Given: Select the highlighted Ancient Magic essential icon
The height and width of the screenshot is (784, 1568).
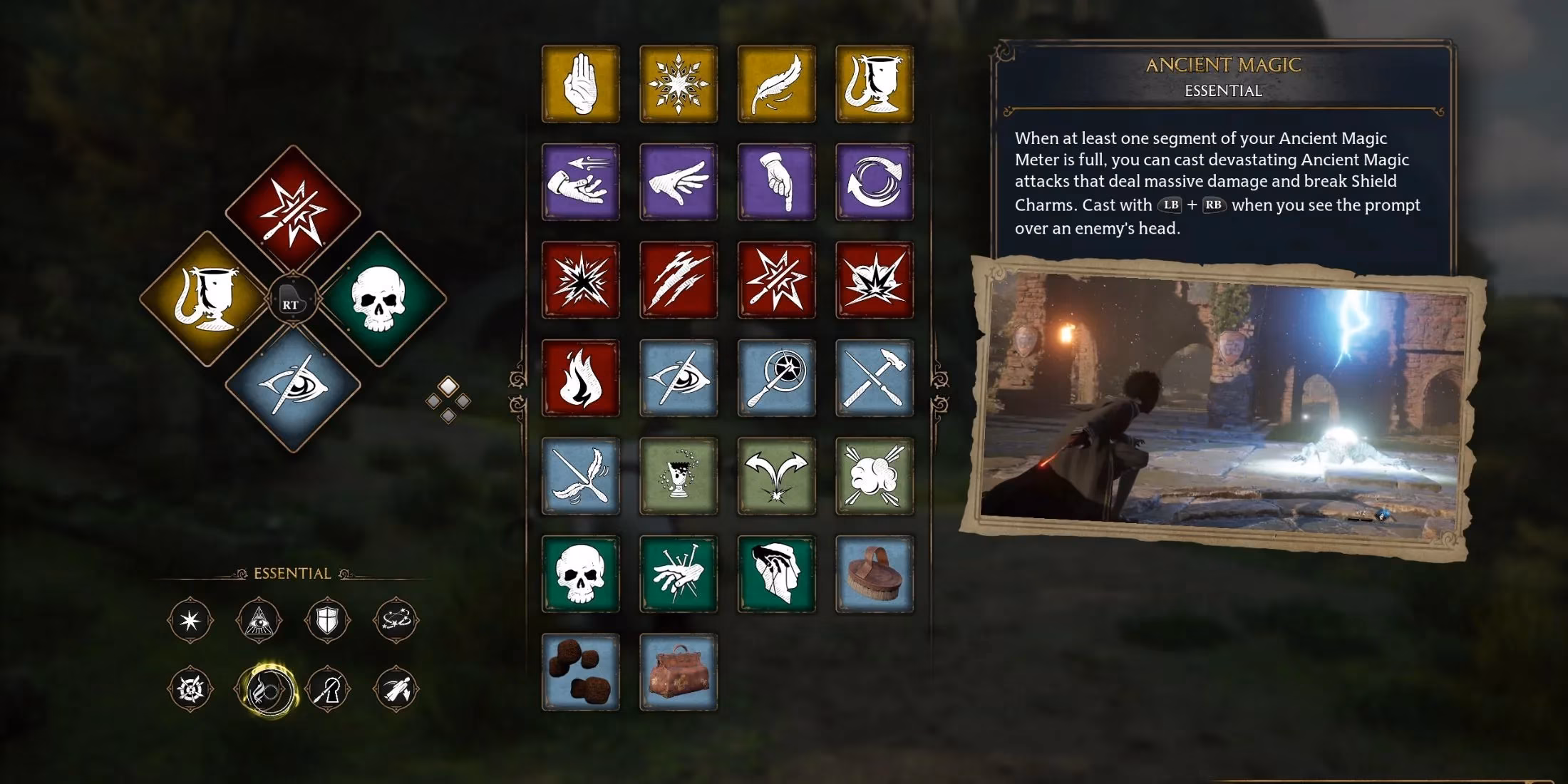Looking at the screenshot, I should (x=266, y=689).
